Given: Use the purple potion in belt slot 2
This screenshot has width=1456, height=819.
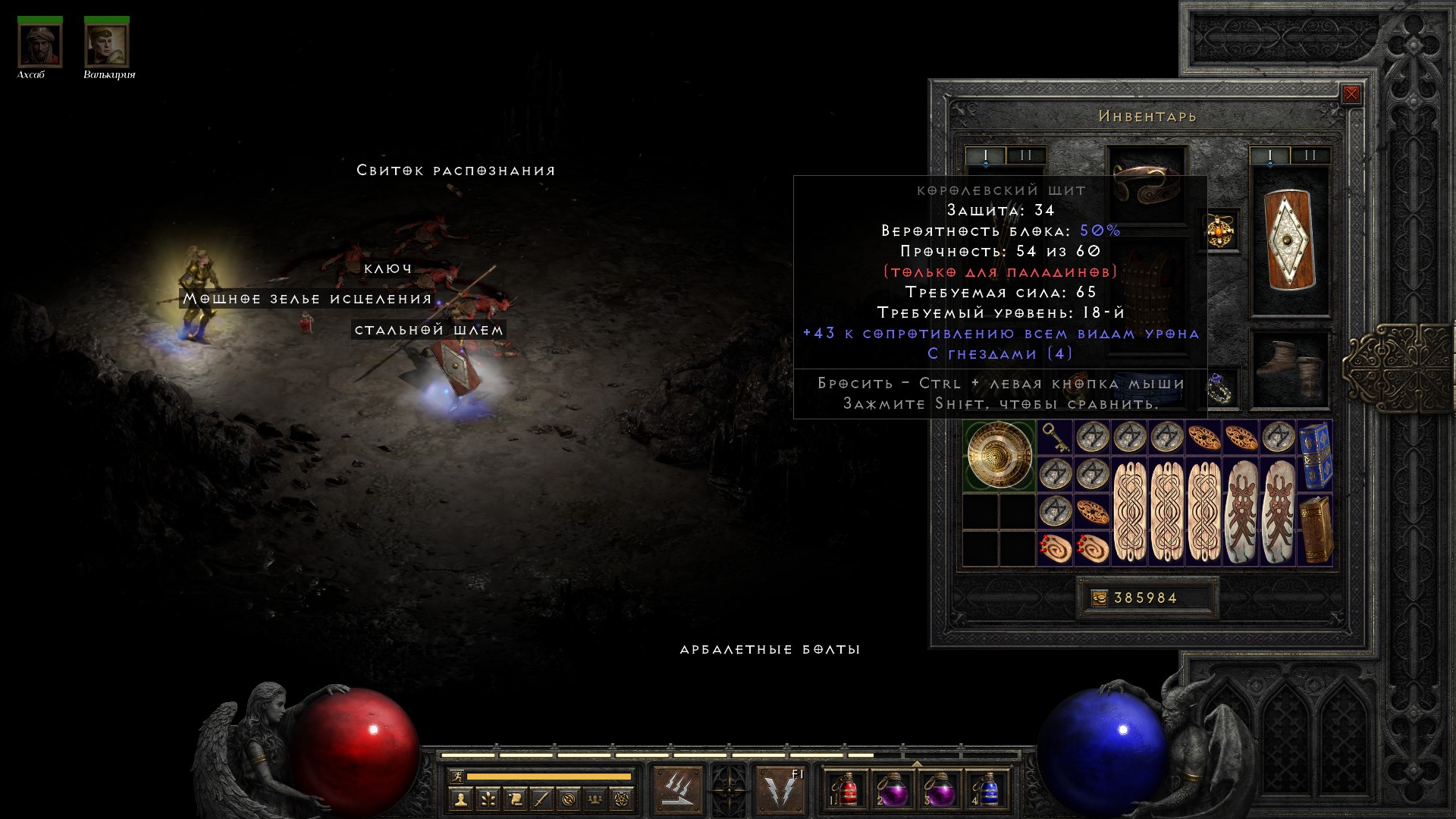Looking at the screenshot, I should 894,789.
